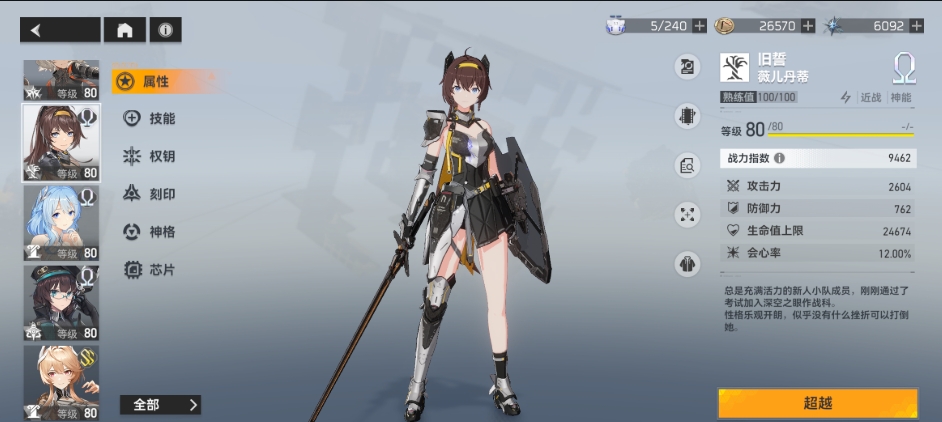Open the info help button
The height and width of the screenshot is (422, 942).
pyautogui.click(x=165, y=30)
